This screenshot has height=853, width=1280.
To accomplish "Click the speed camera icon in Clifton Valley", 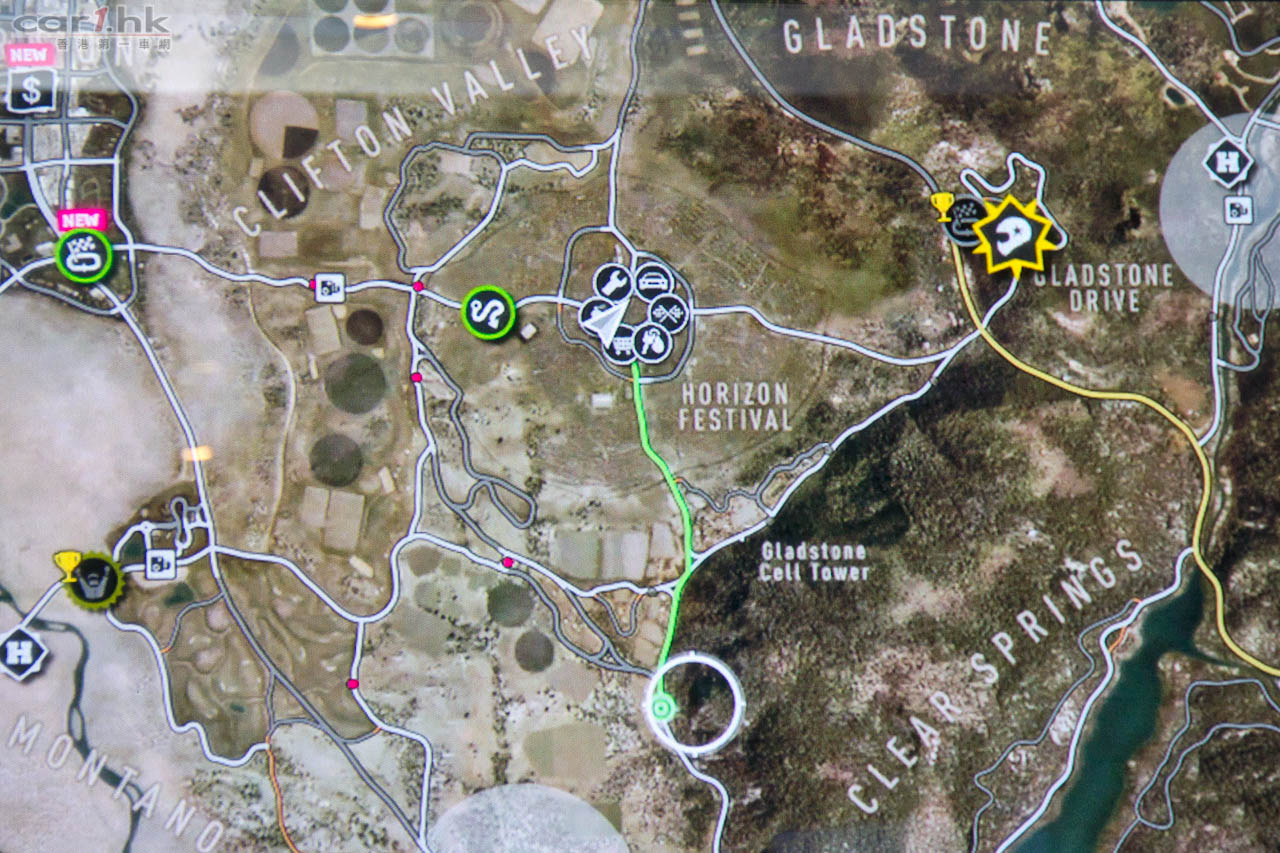I will (x=329, y=287).
